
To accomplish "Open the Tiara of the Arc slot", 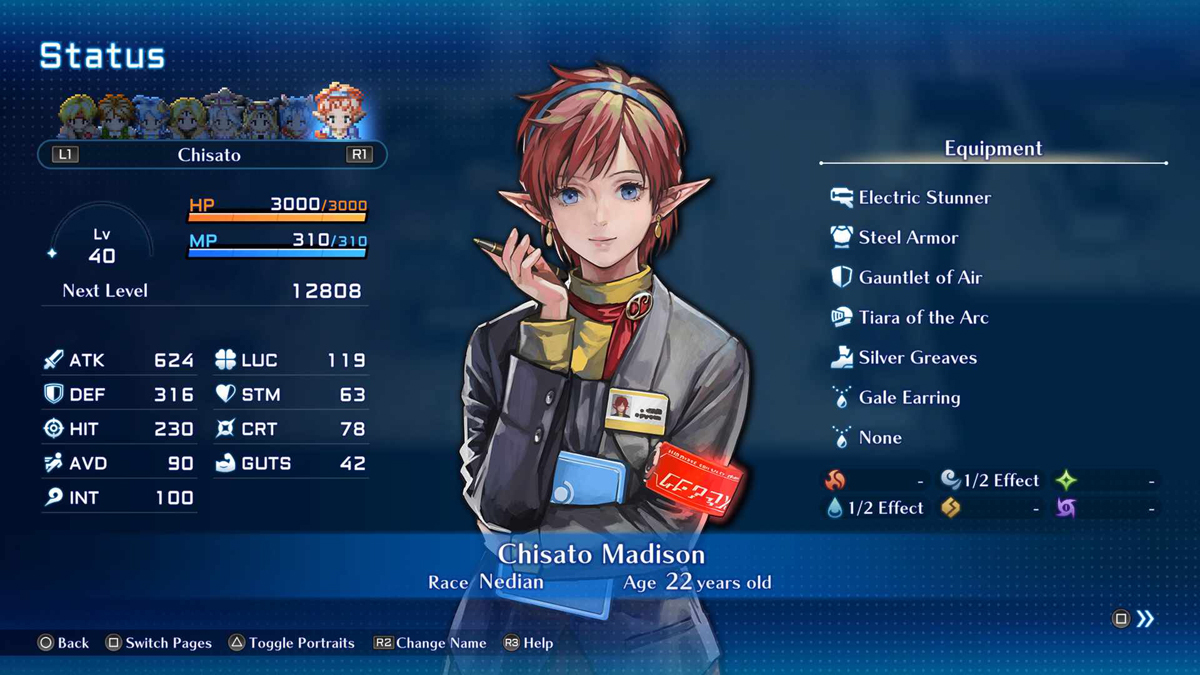I will [922, 318].
